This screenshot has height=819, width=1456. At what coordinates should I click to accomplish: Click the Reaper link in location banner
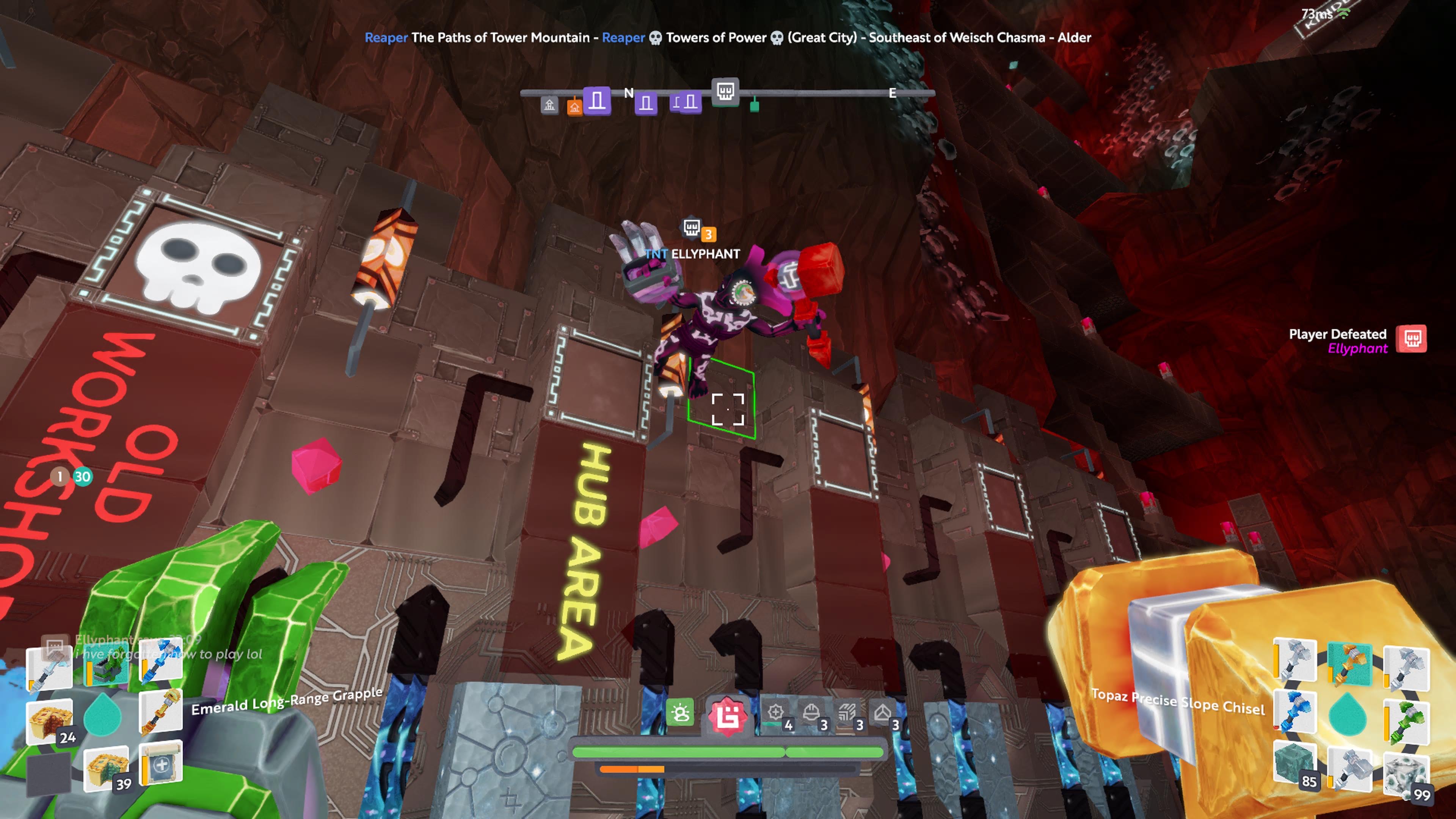click(x=386, y=37)
